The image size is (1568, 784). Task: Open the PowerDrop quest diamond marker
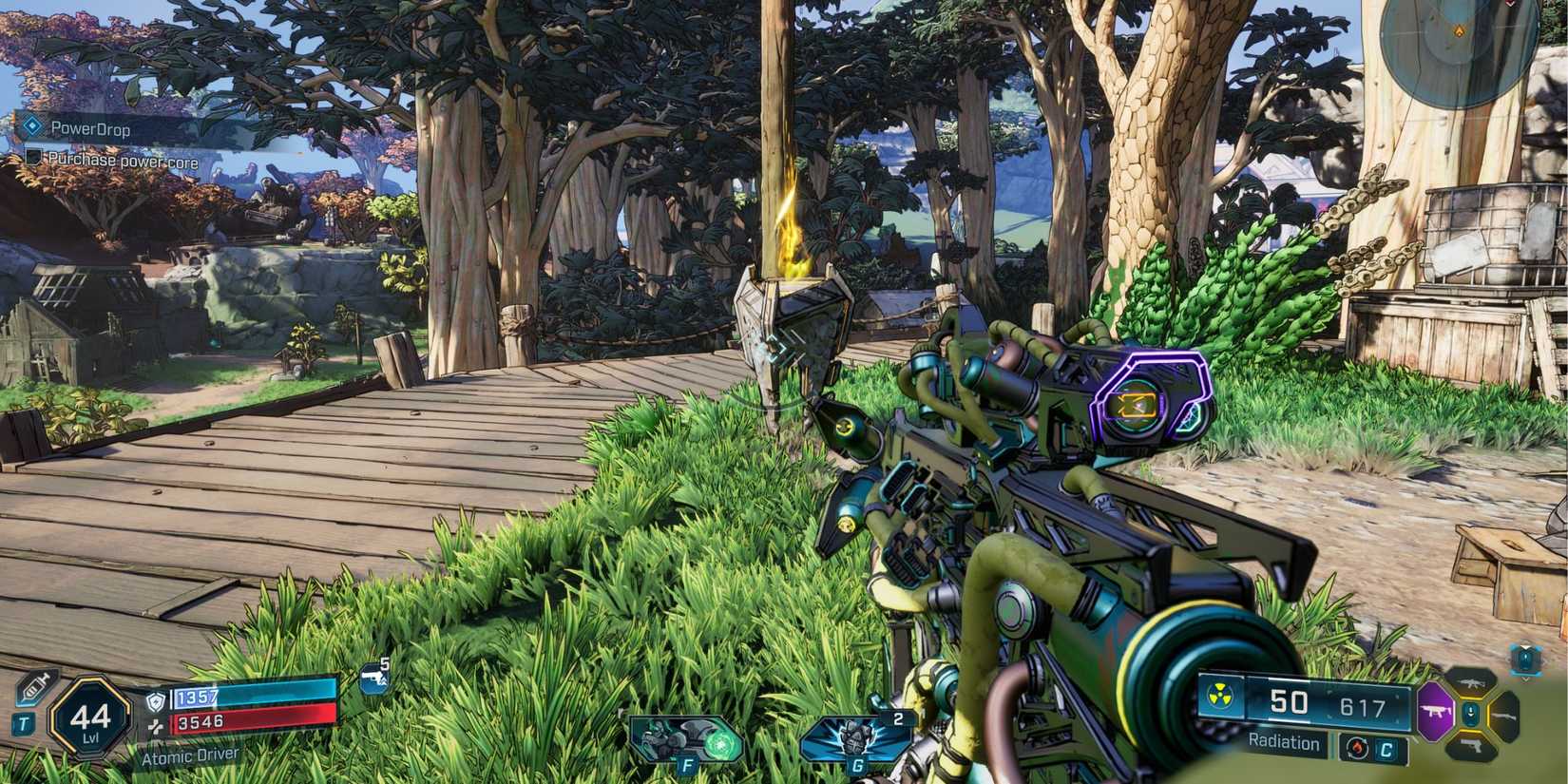pyautogui.click(x=30, y=125)
